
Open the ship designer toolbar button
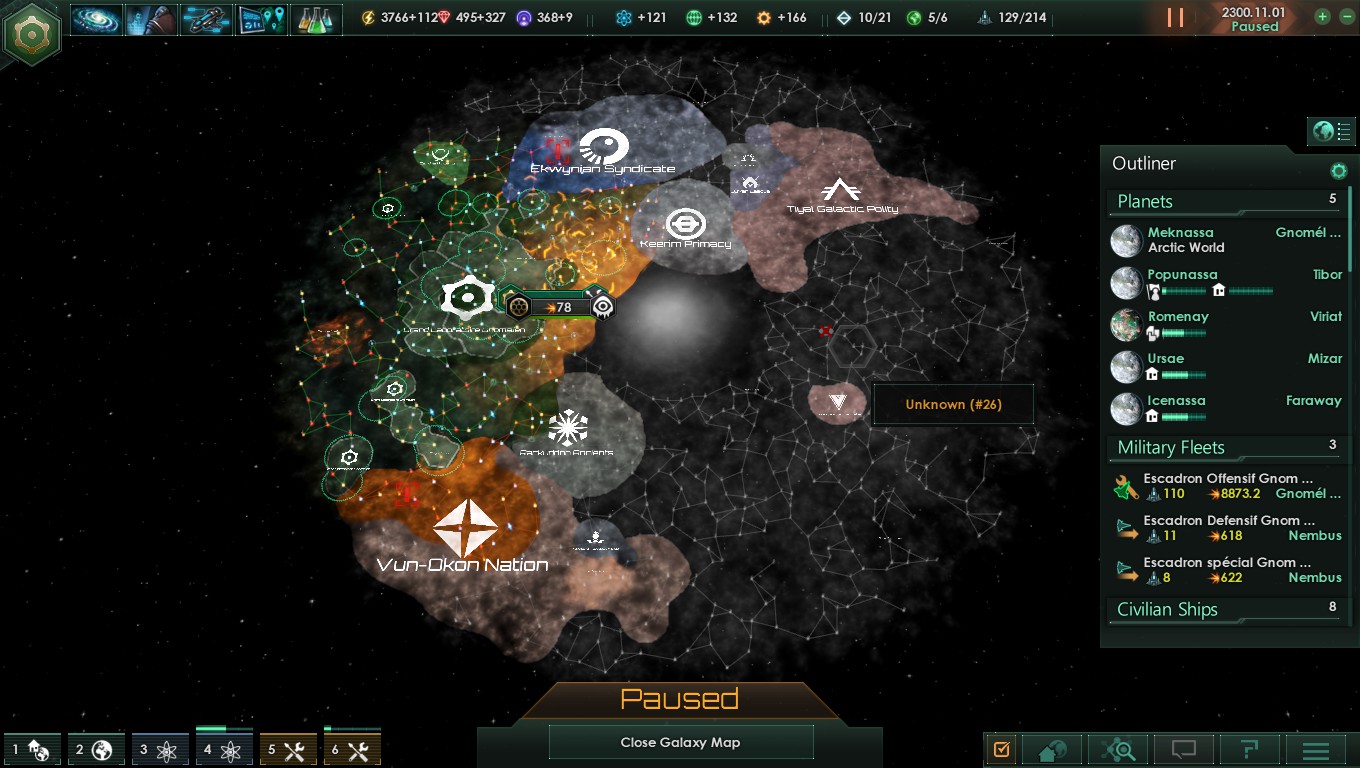point(206,19)
